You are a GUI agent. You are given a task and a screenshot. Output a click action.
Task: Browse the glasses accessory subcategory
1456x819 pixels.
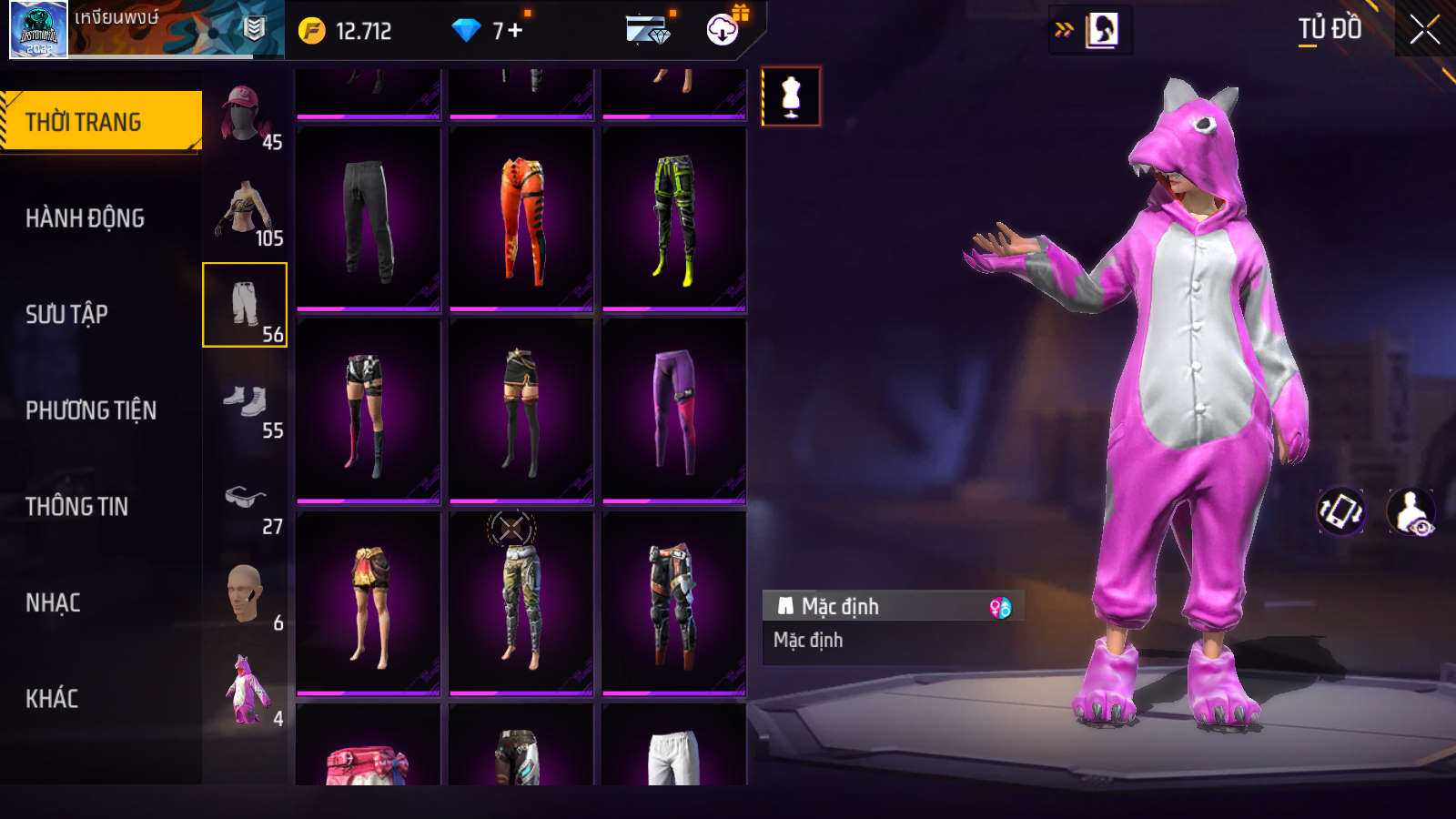(x=244, y=500)
